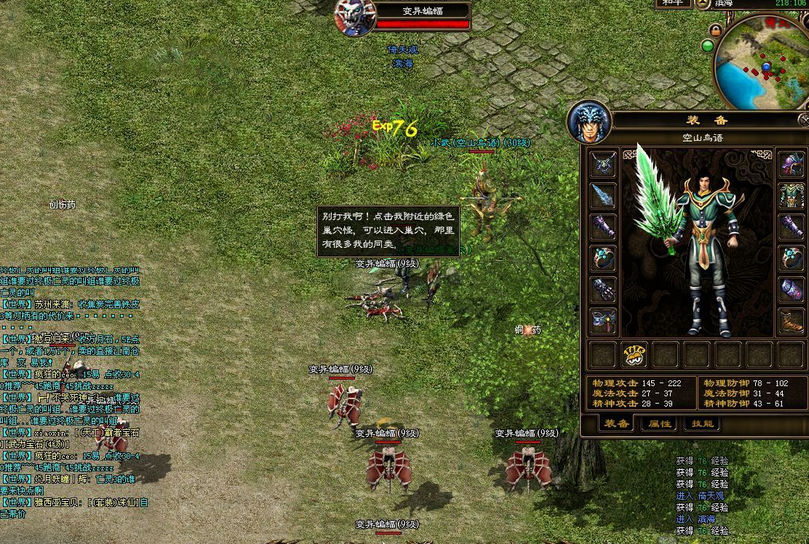Click the orange padlock button beside minimap
The width and height of the screenshot is (809, 544).
pos(718,31)
